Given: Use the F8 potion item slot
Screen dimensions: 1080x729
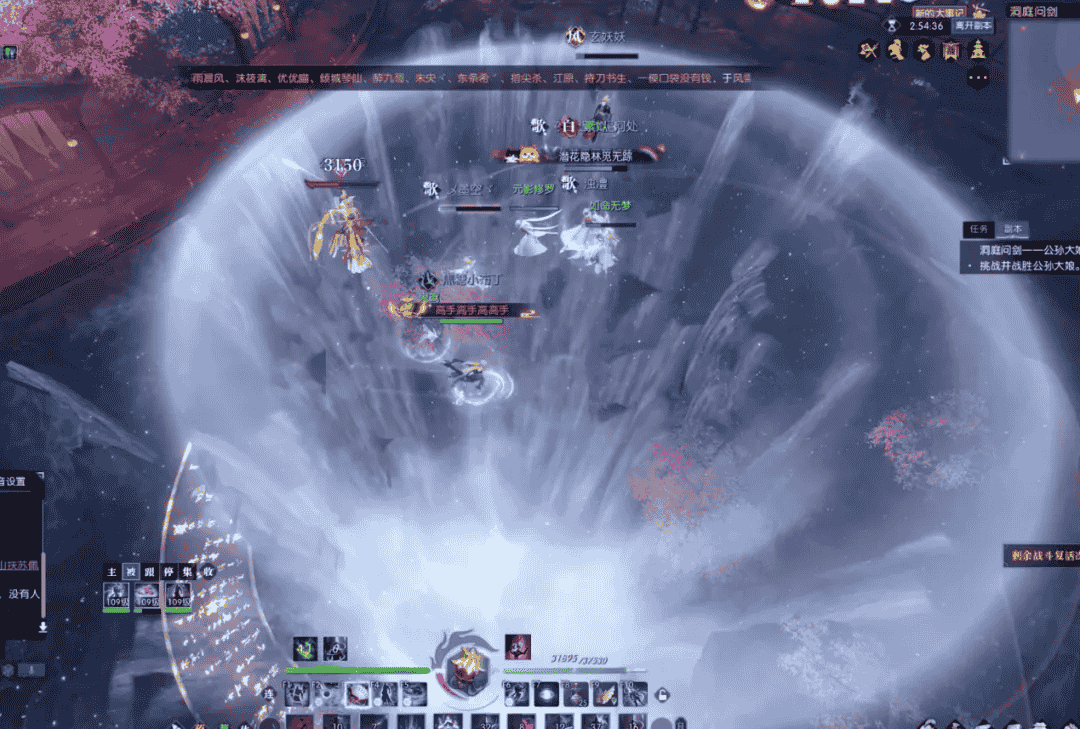Looking at the screenshot, I should (x=575, y=693).
